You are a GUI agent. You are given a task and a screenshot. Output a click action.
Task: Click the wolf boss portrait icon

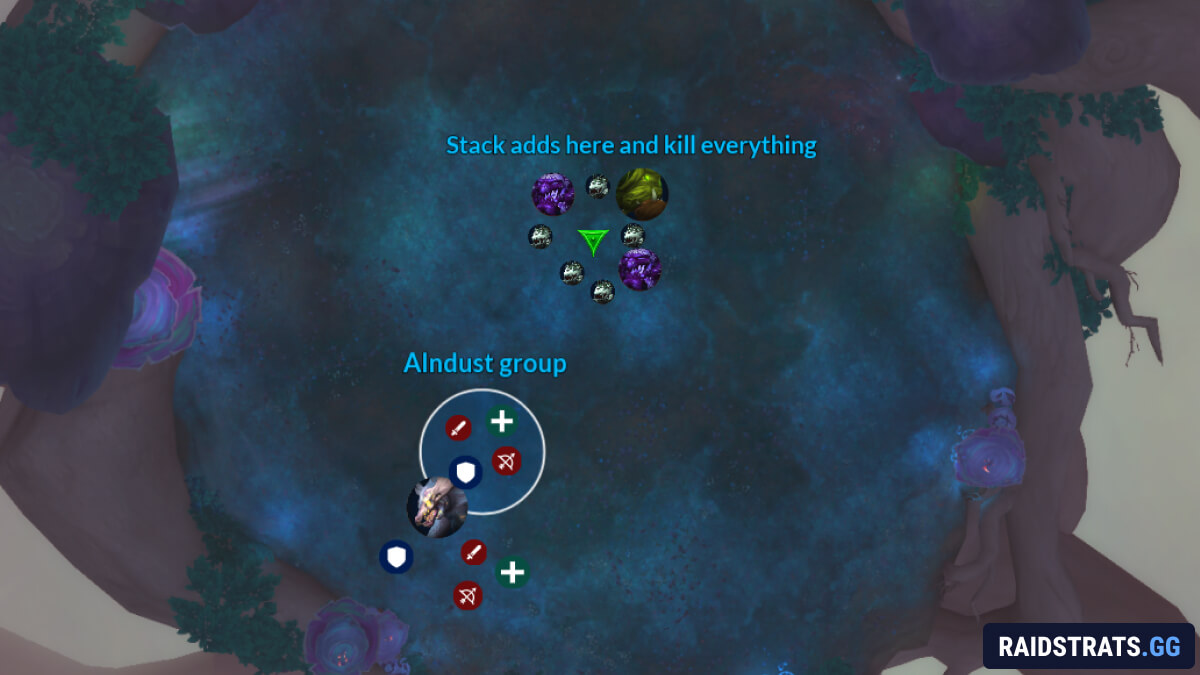[x=437, y=508]
